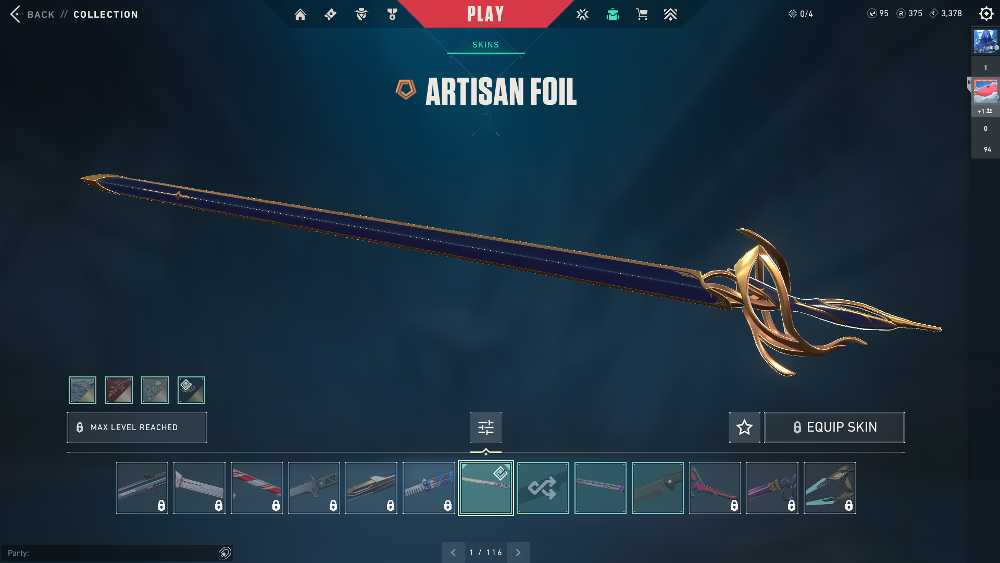This screenshot has width=1000, height=563.
Task: Open the store cart icon
Action: pyautogui.click(x=641, y=15)
